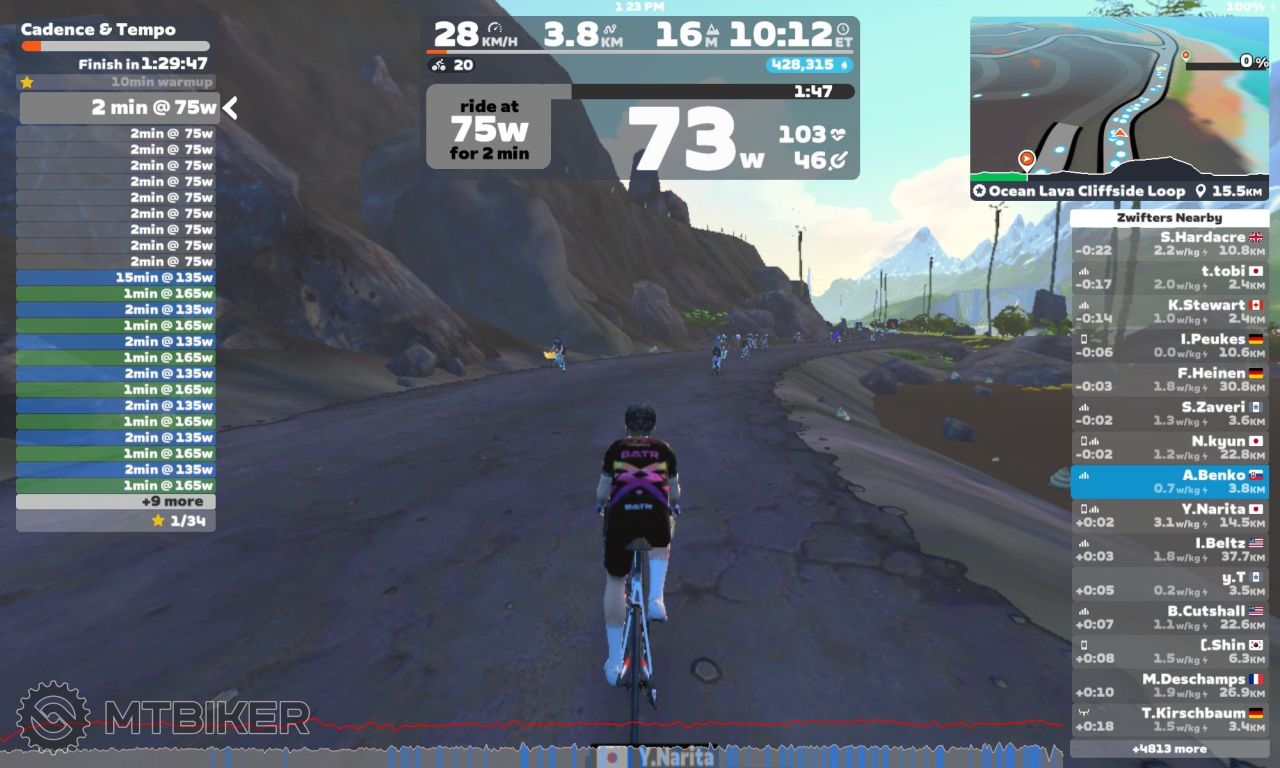Select F.Heinen in the nearby list
The height and width of the screenshot is (768, 1280).
[1169, 380]
